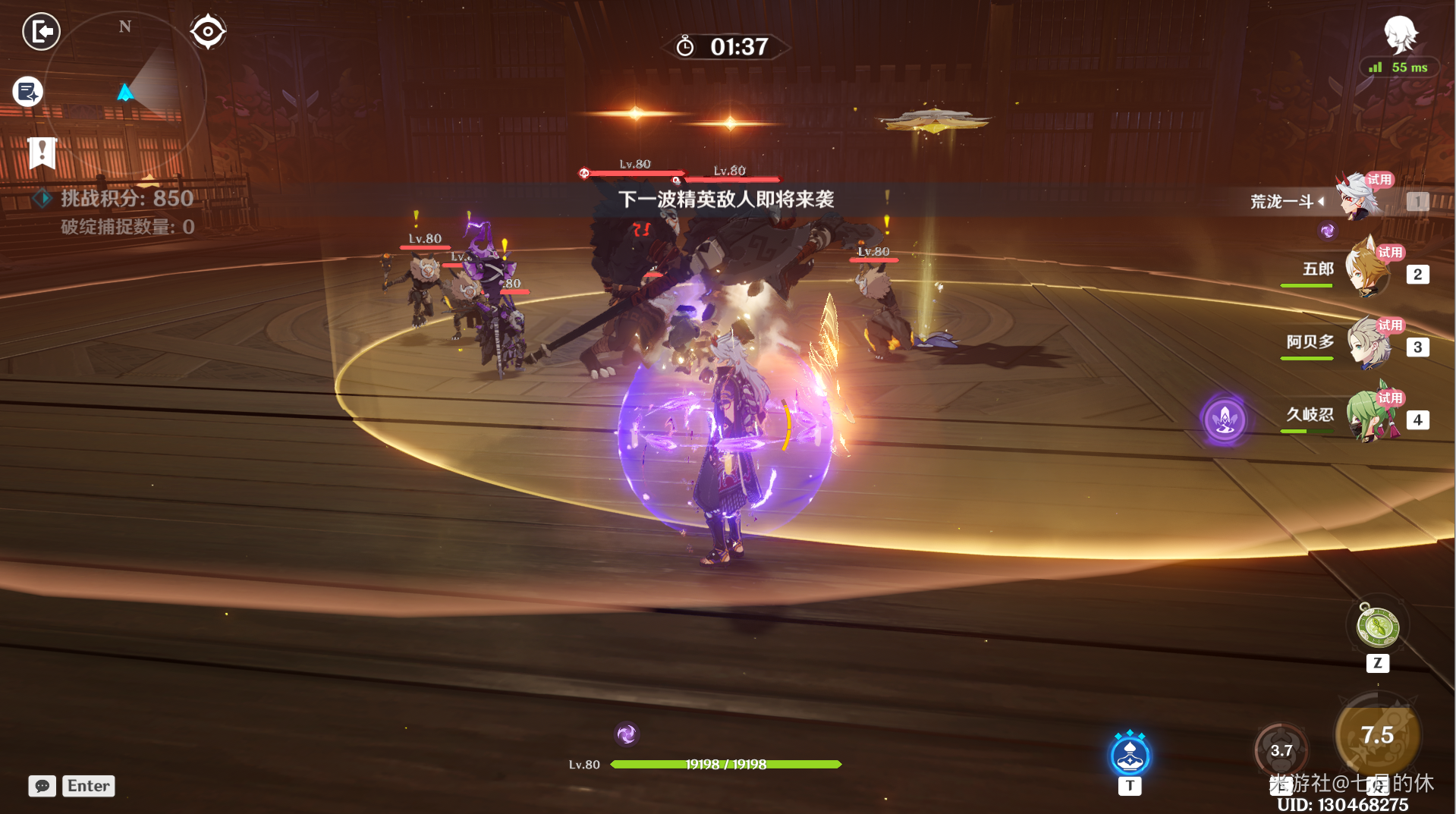This screenshot has height=814, width=1456.
Task: Open the quest log icon
Action: pos(28,92)
